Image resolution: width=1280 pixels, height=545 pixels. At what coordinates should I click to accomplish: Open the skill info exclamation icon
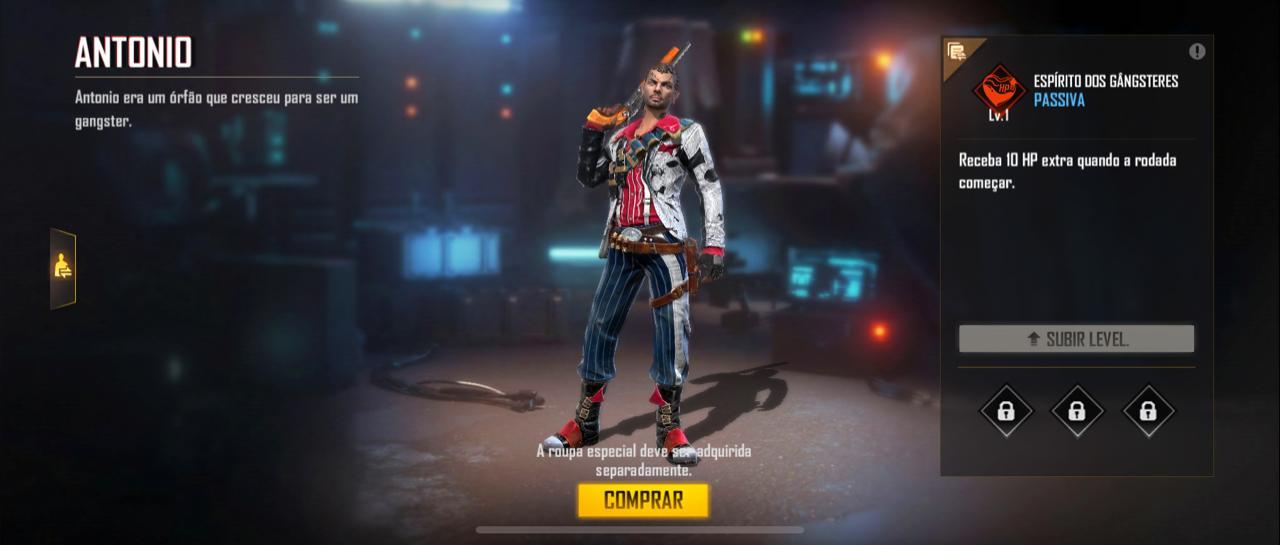[1197, 52]
